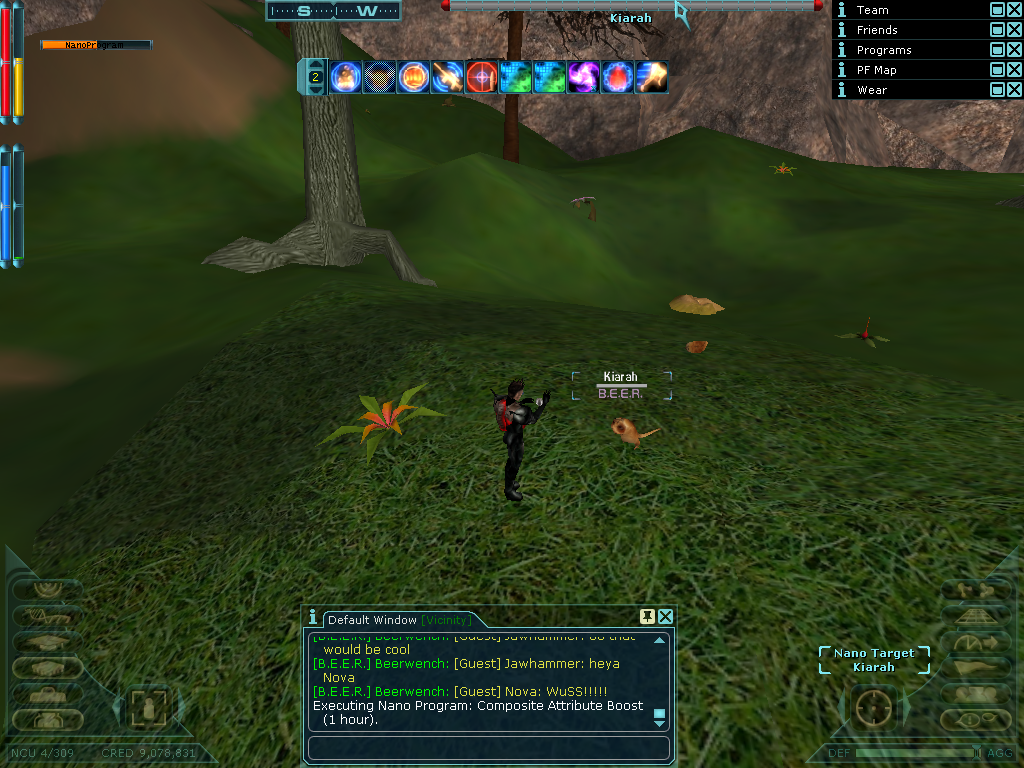
Task: Activate the orange fist hotbar ability
Action: pyautogui.click(x=413, y=77)
